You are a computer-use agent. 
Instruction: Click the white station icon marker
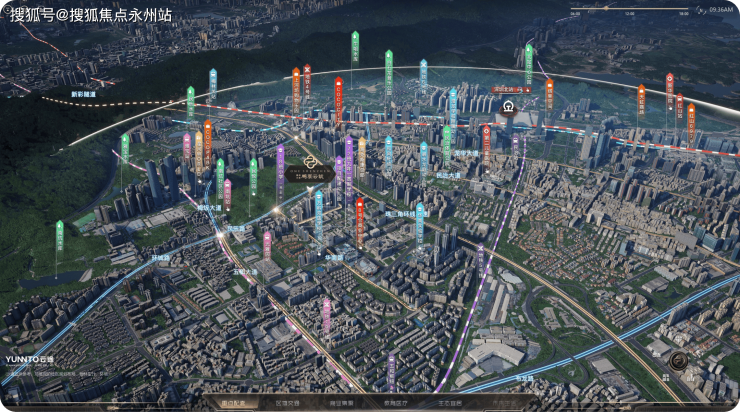509,106
